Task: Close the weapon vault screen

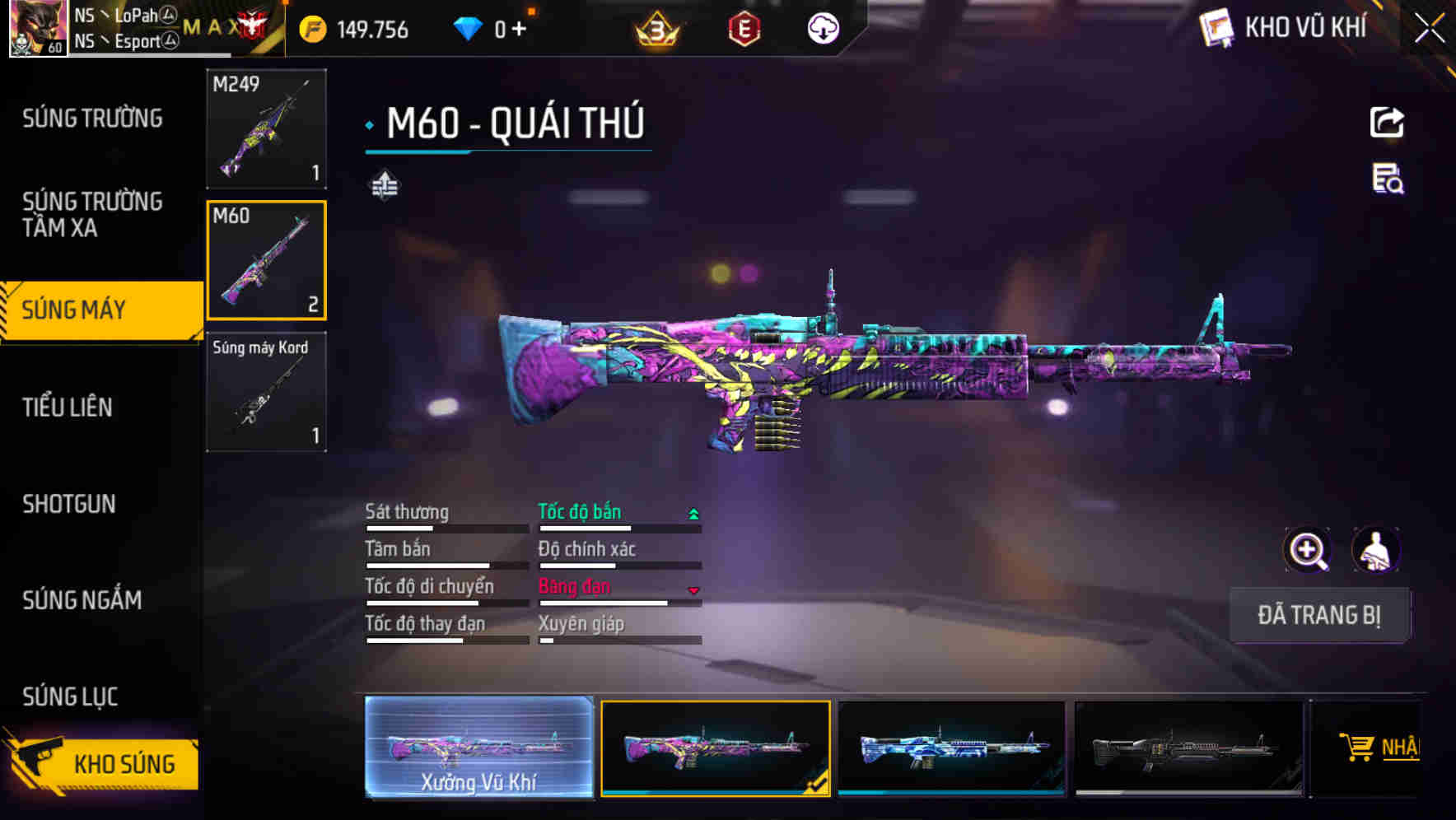Action: tap(1429, 29)
